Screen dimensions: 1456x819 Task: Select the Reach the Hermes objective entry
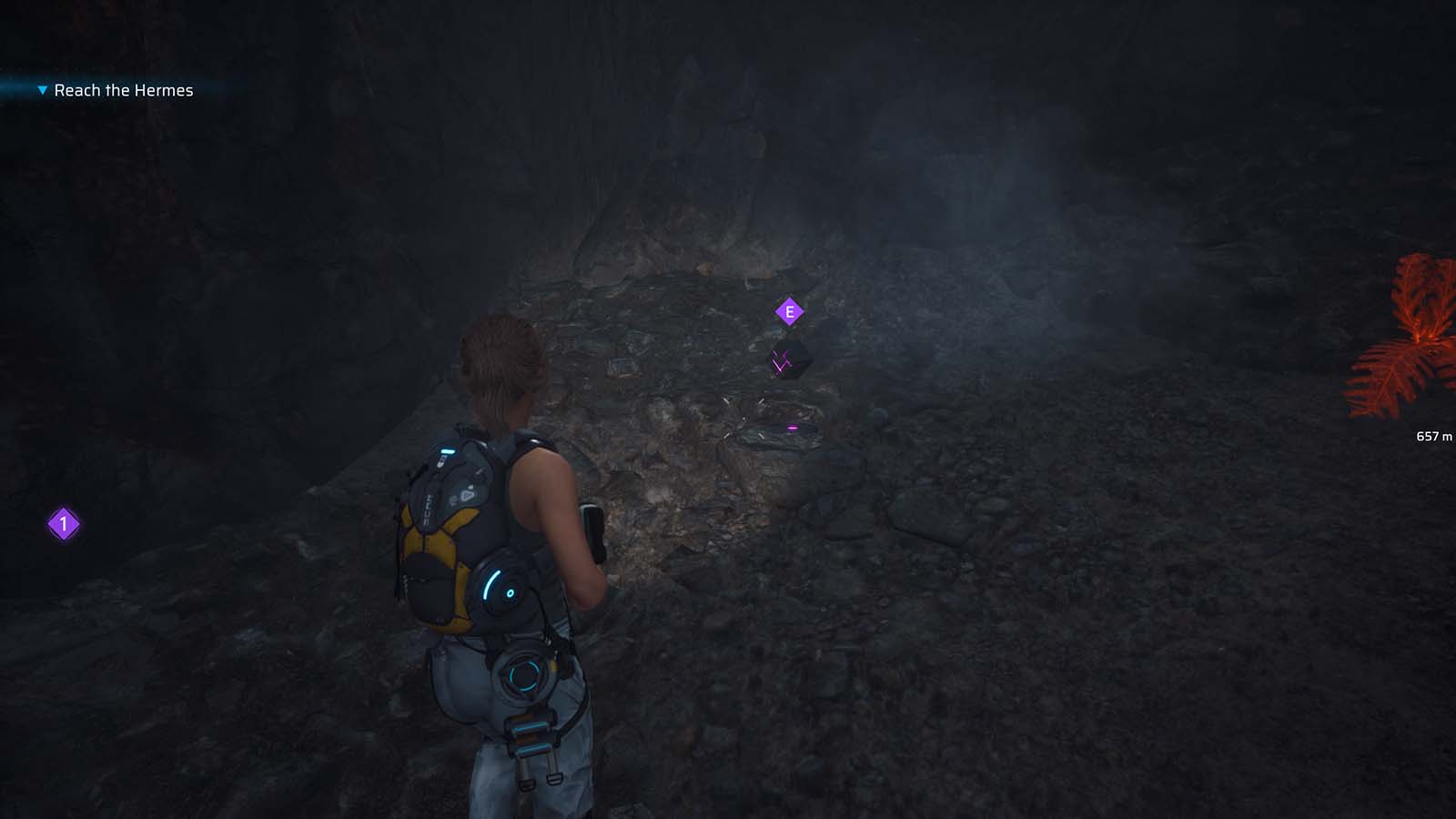coord(123,90)
